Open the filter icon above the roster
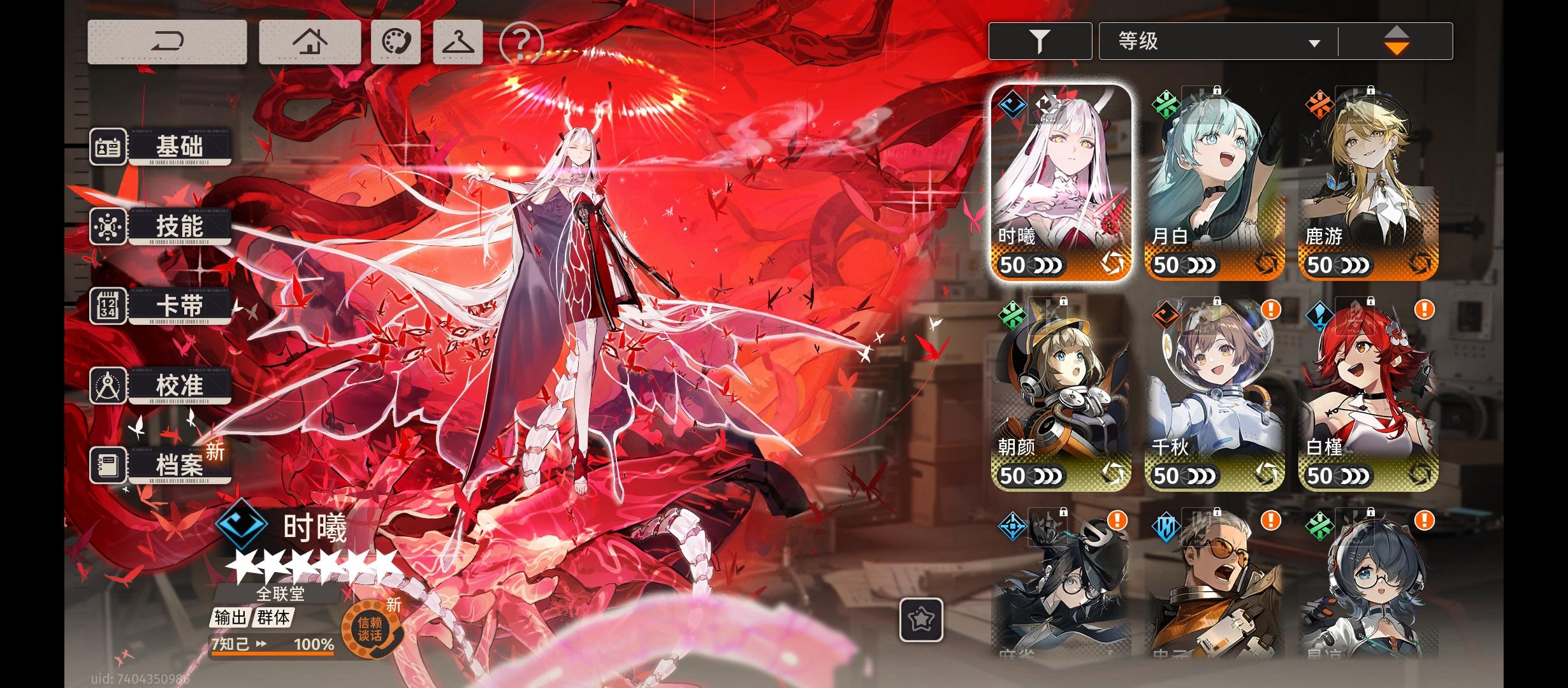 [x=1040, y=40]
